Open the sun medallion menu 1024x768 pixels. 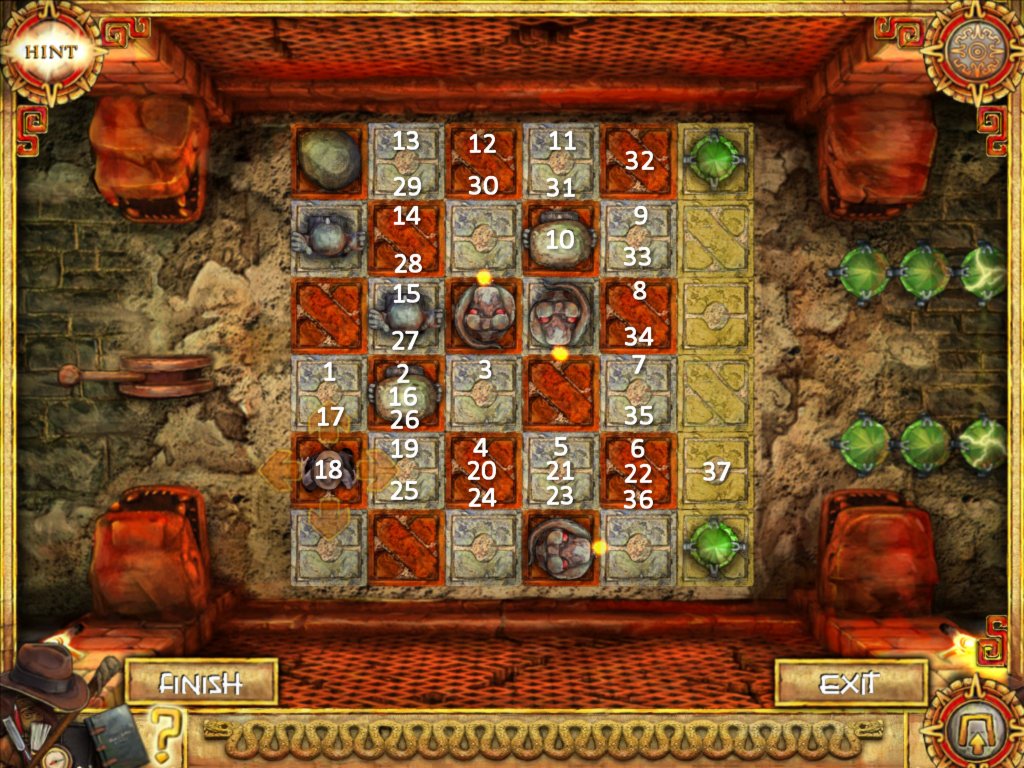click(973, 48)
